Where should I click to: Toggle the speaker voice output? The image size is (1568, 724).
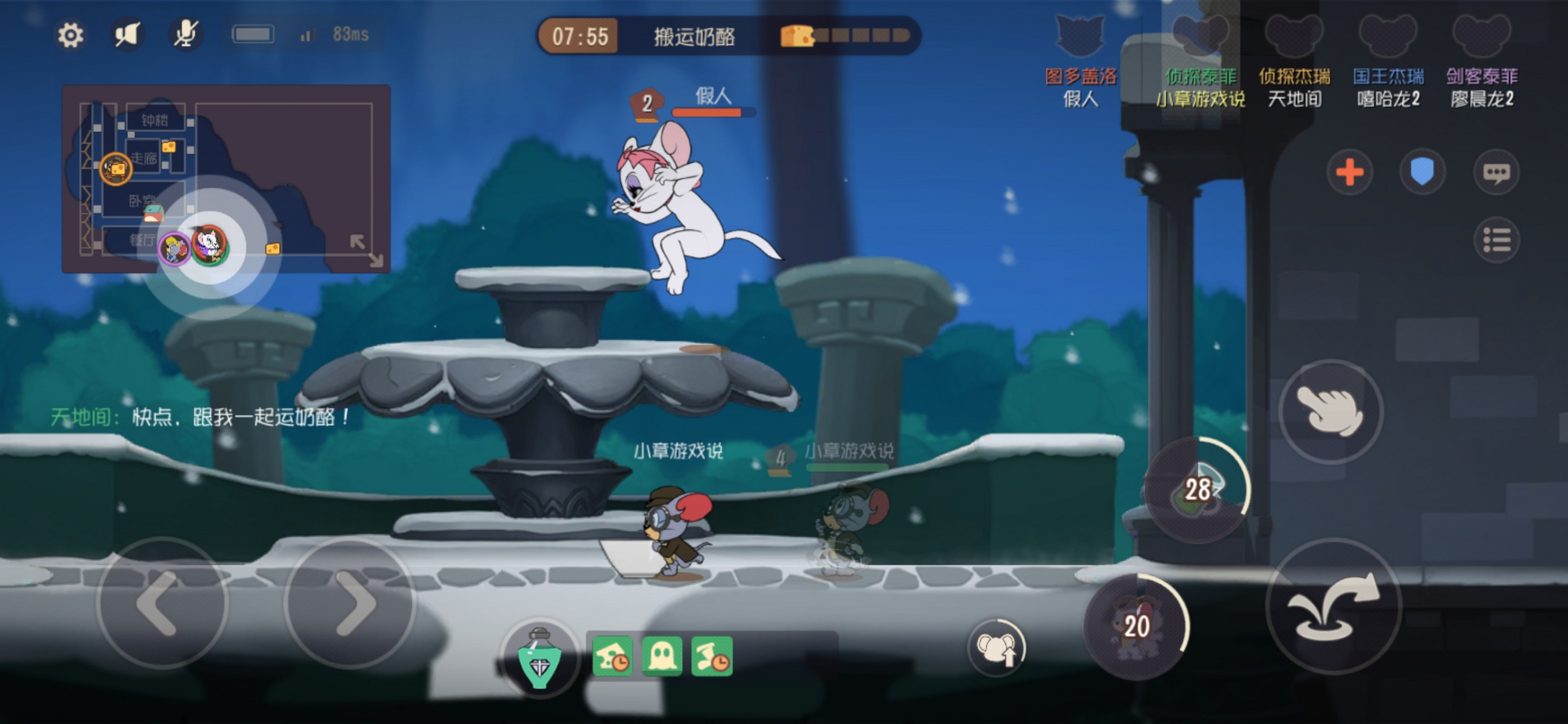tap(128, 35)
